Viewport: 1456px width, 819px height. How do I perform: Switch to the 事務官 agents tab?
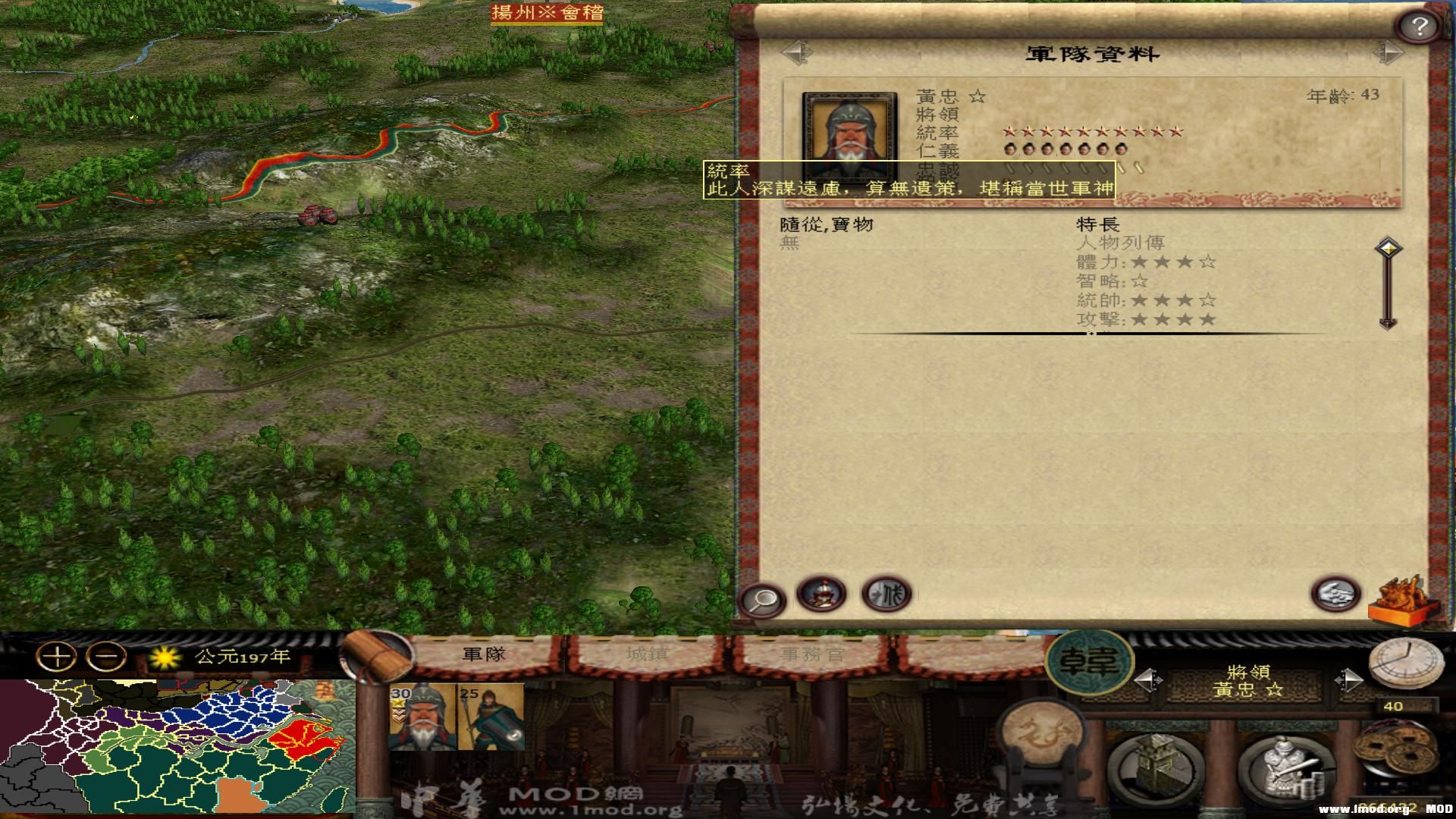[811, 654]
